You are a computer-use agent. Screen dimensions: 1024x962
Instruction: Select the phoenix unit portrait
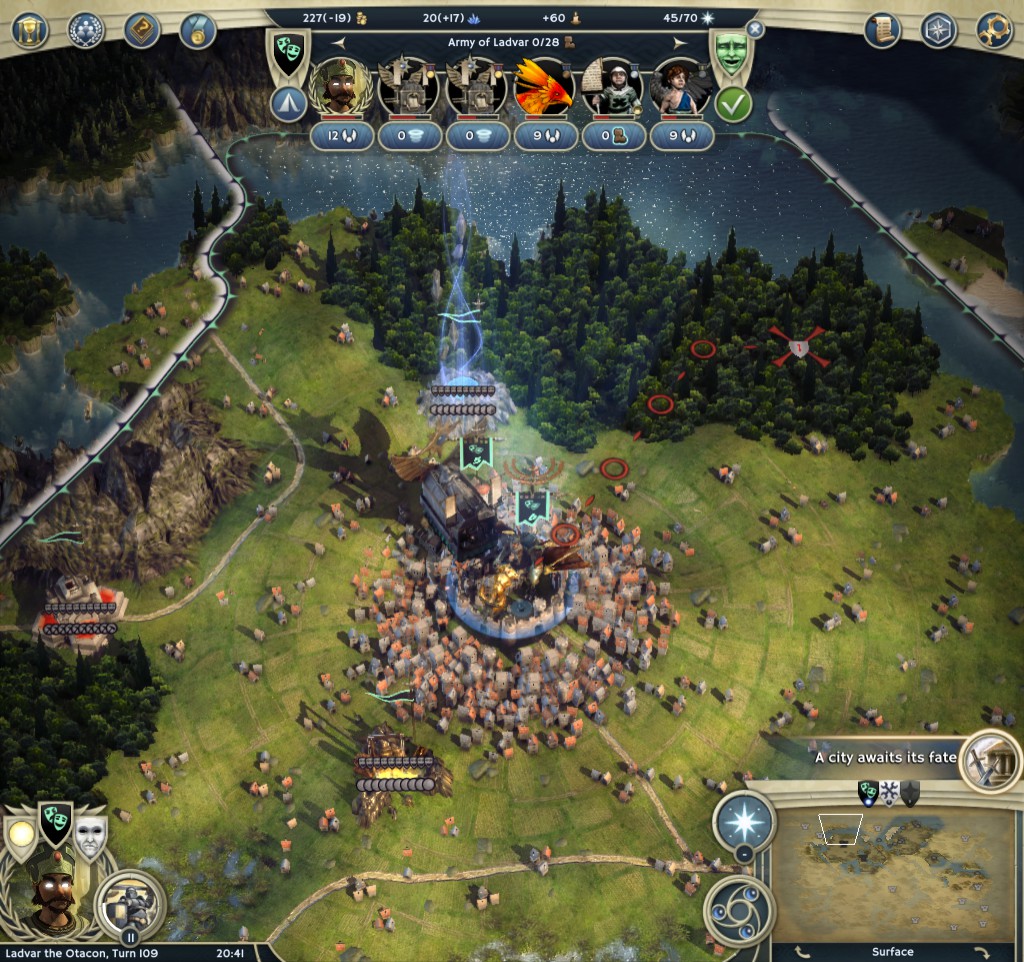[x=545, y=88]
